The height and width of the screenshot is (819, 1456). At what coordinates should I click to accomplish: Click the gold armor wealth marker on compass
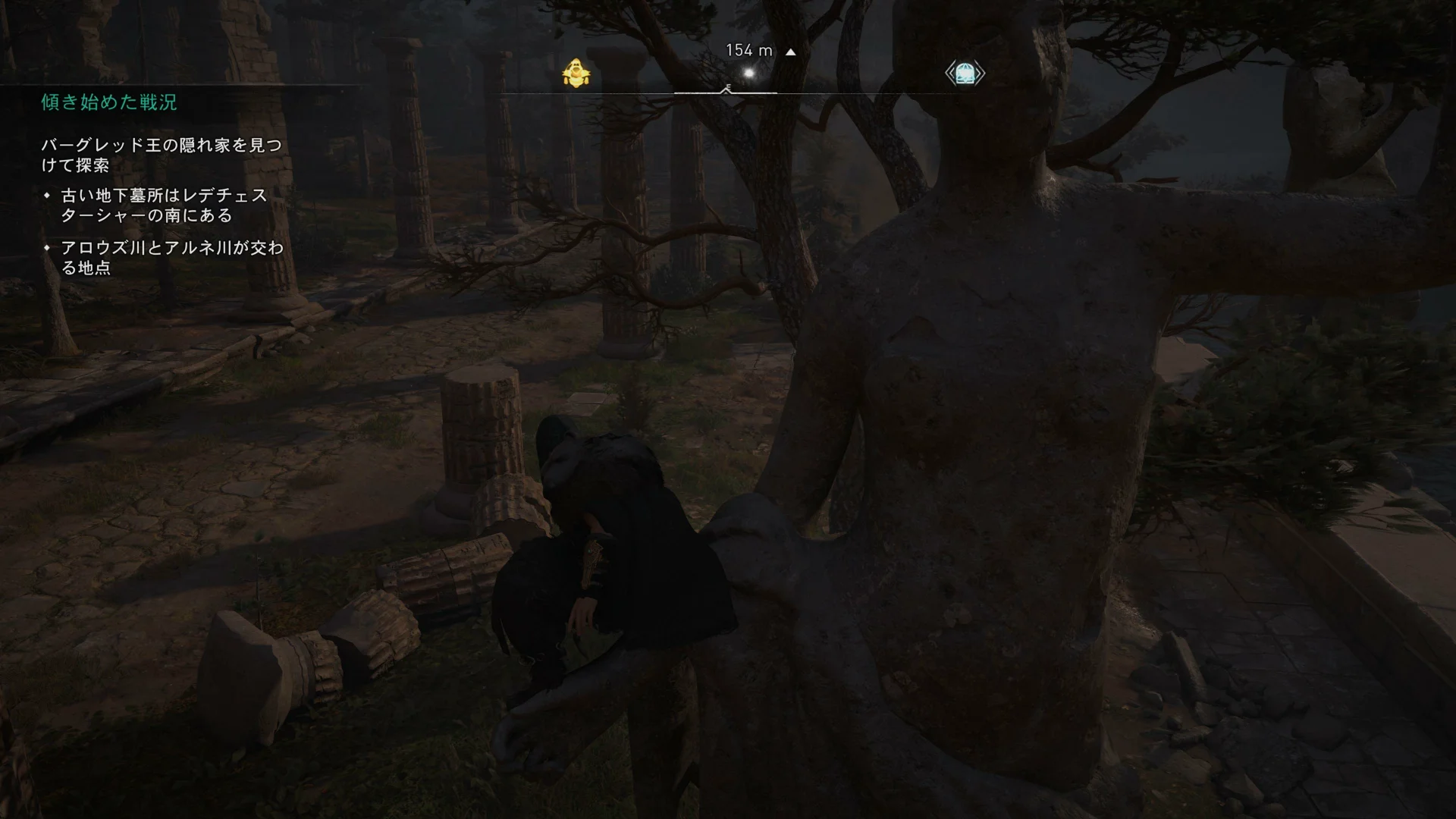(x=576, y=74)
